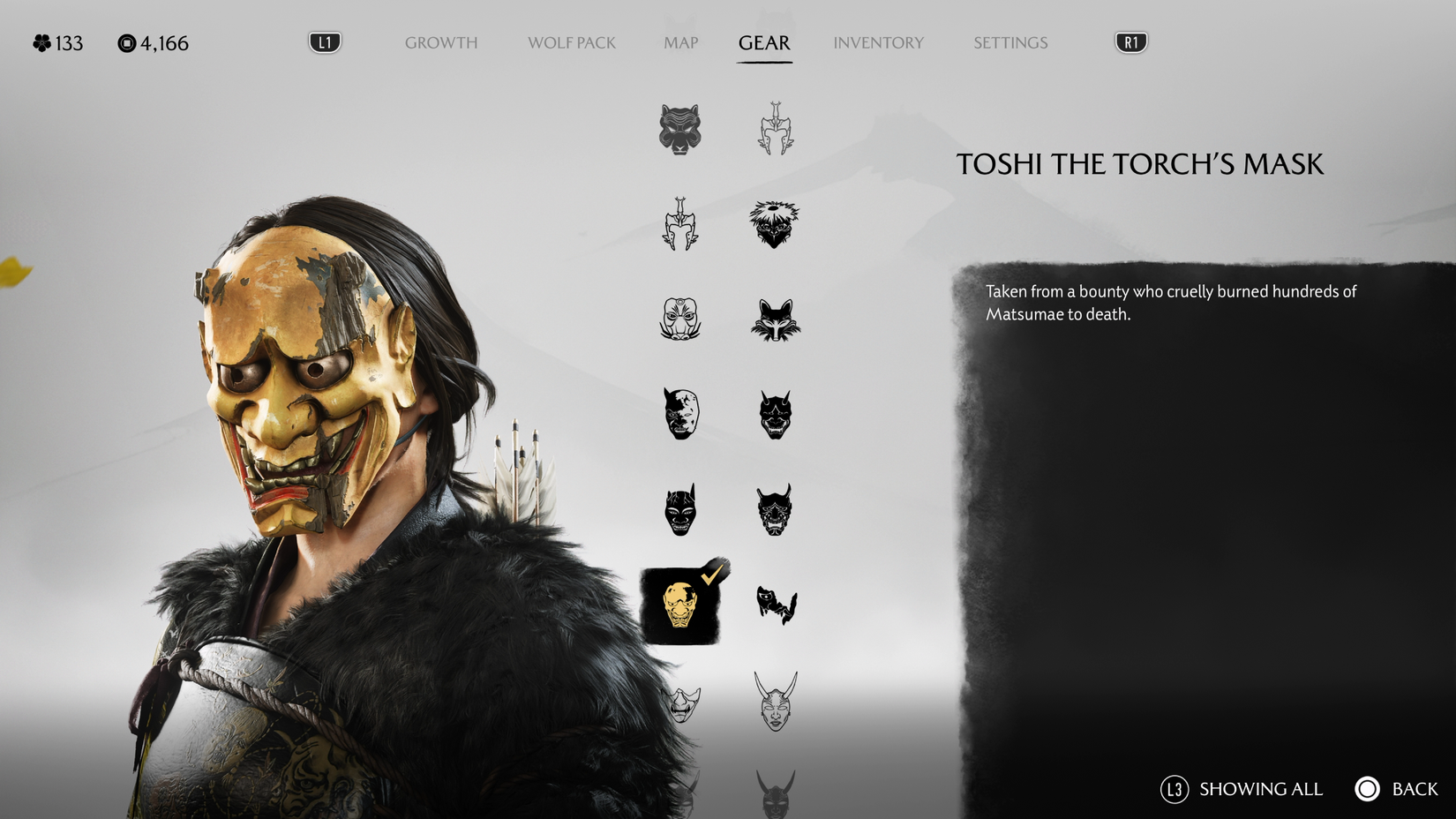Select the Growth tab
This screenshot has width=1456, height=819.
441,42
